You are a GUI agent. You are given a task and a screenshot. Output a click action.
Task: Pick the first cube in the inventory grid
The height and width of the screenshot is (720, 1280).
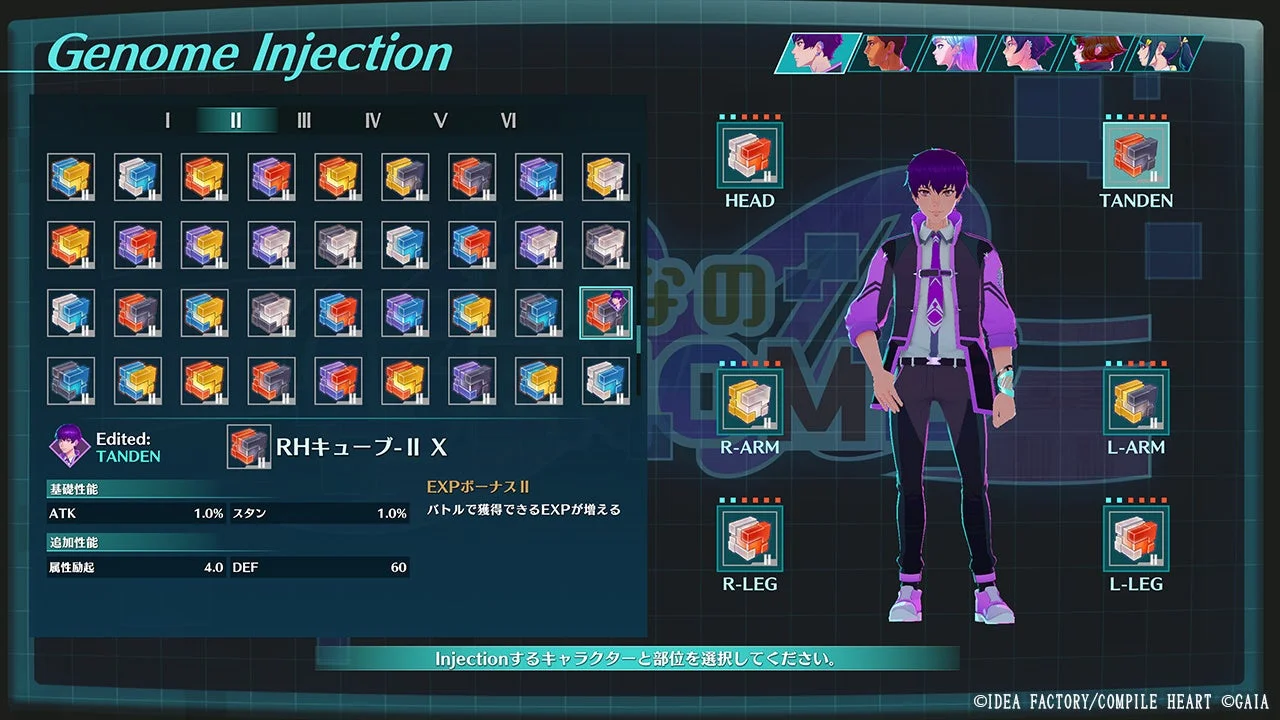pos(70,175)
